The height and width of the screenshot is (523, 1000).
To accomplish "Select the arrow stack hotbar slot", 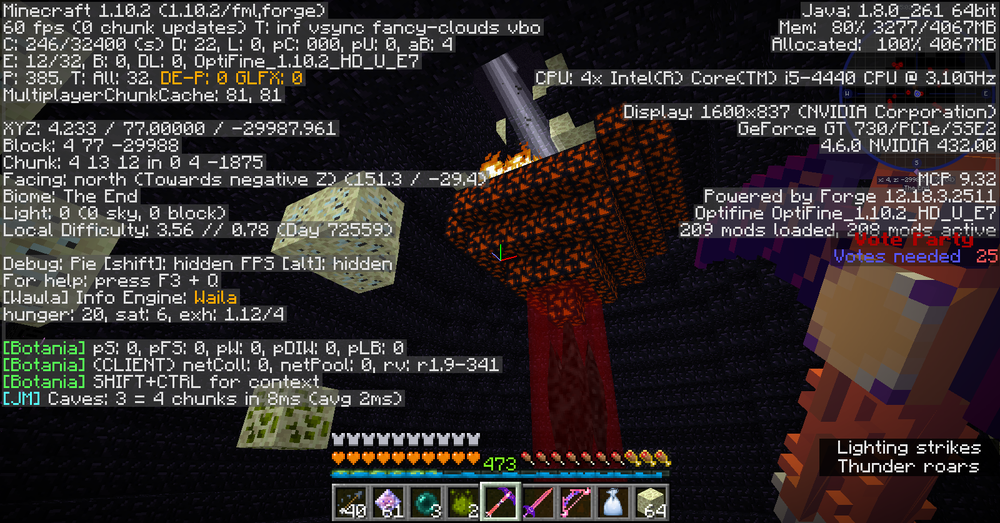I will (x=351, y=501).
